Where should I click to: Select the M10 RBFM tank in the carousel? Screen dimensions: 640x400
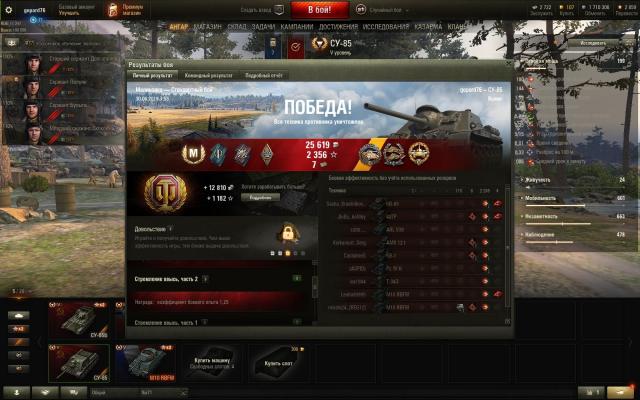tap(149, 361)
